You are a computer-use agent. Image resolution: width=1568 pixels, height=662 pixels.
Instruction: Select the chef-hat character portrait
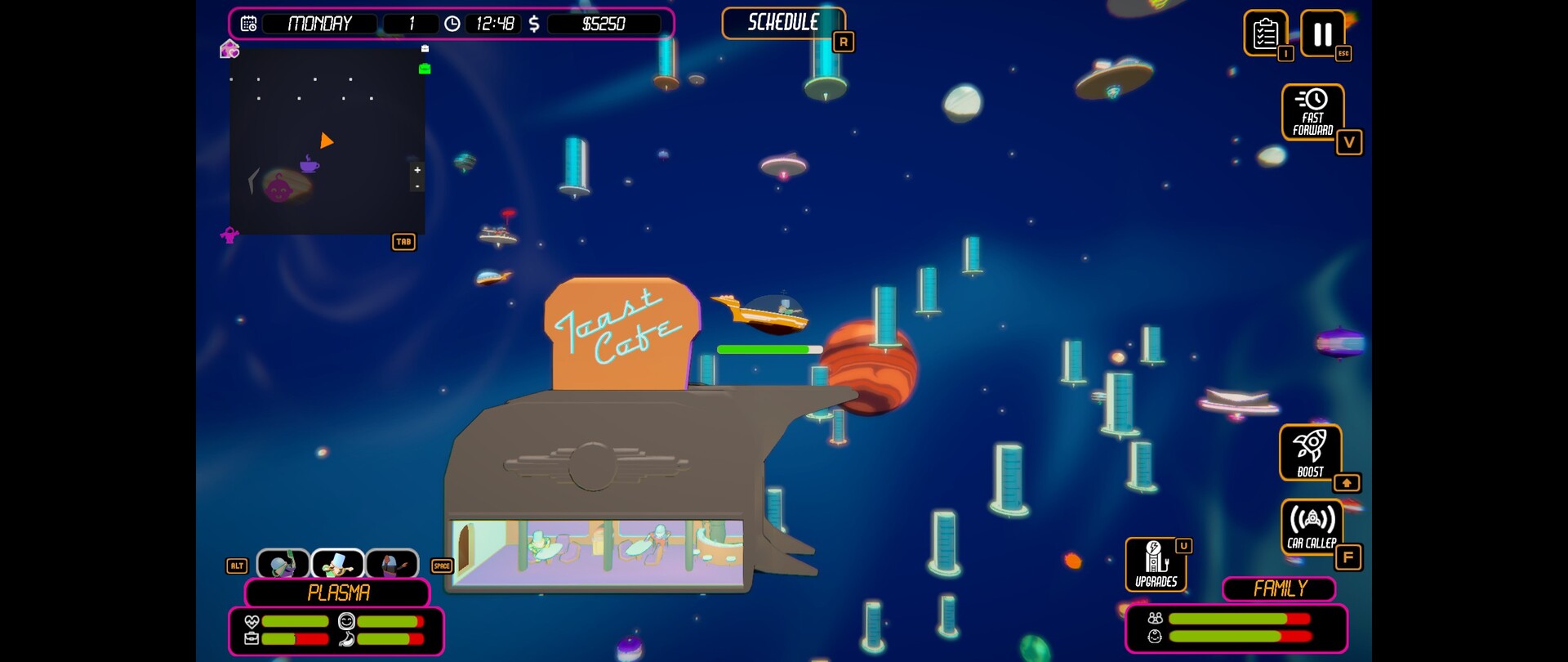(x=337, y=564)
